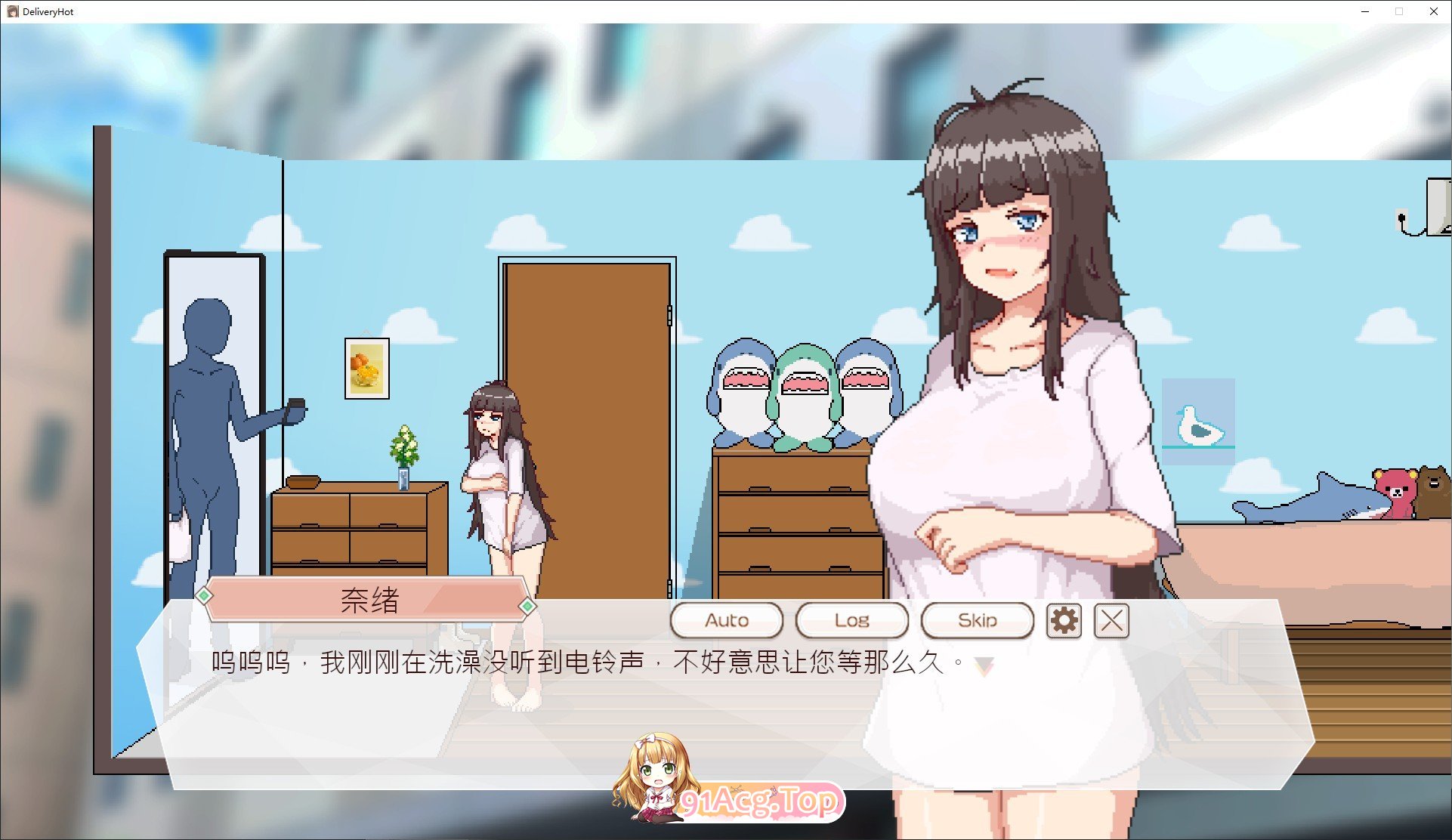Close the dialogue box with the X icon
The width and height of the screenshot is (1452, 840).
point(1111,620)
